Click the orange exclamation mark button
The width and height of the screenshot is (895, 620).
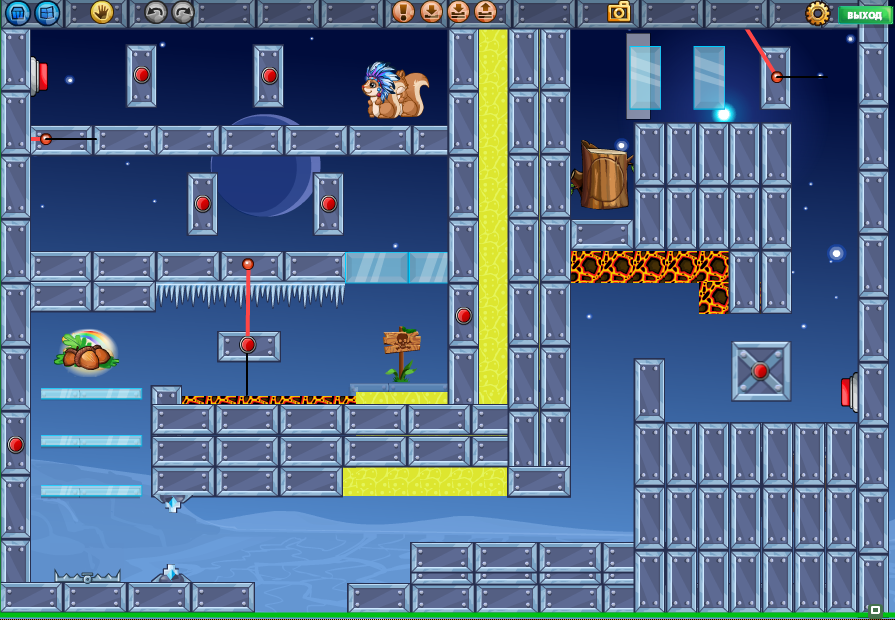(x=403, y=12)
